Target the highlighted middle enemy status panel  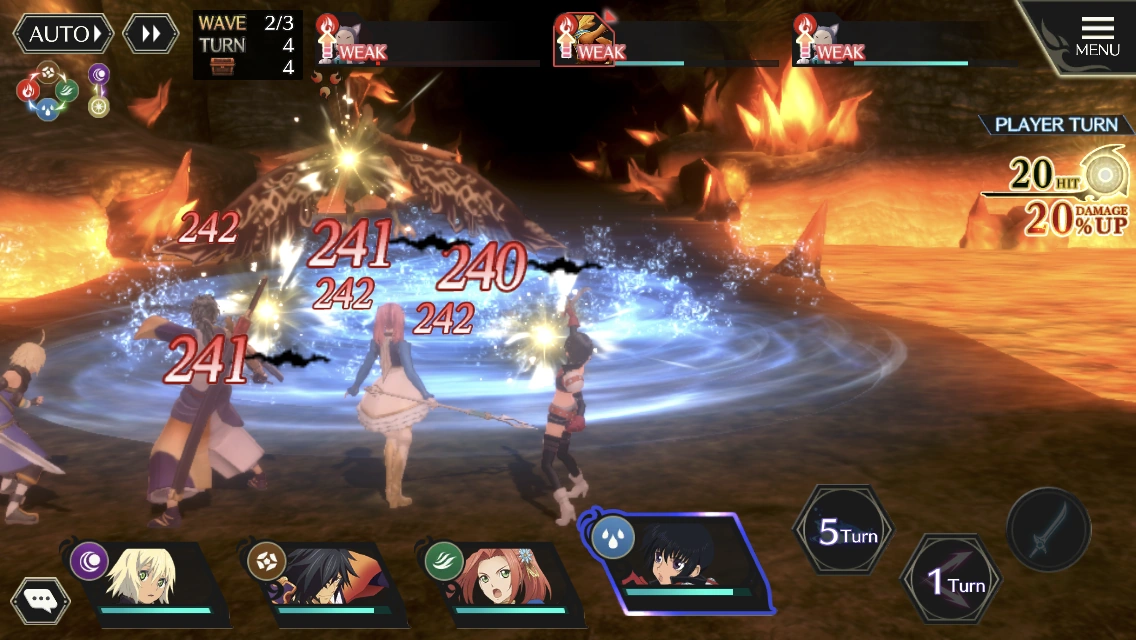665,43
